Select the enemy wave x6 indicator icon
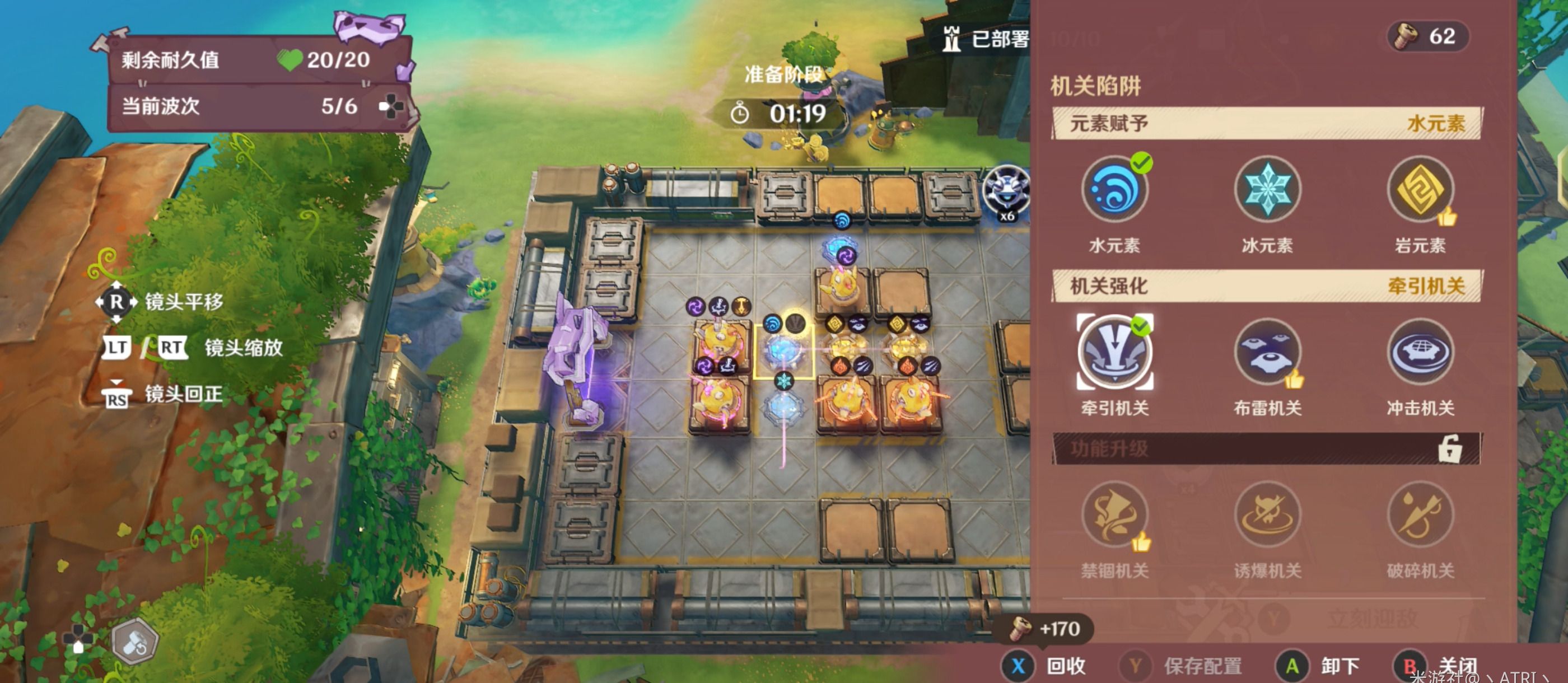 click(1006, 192)
